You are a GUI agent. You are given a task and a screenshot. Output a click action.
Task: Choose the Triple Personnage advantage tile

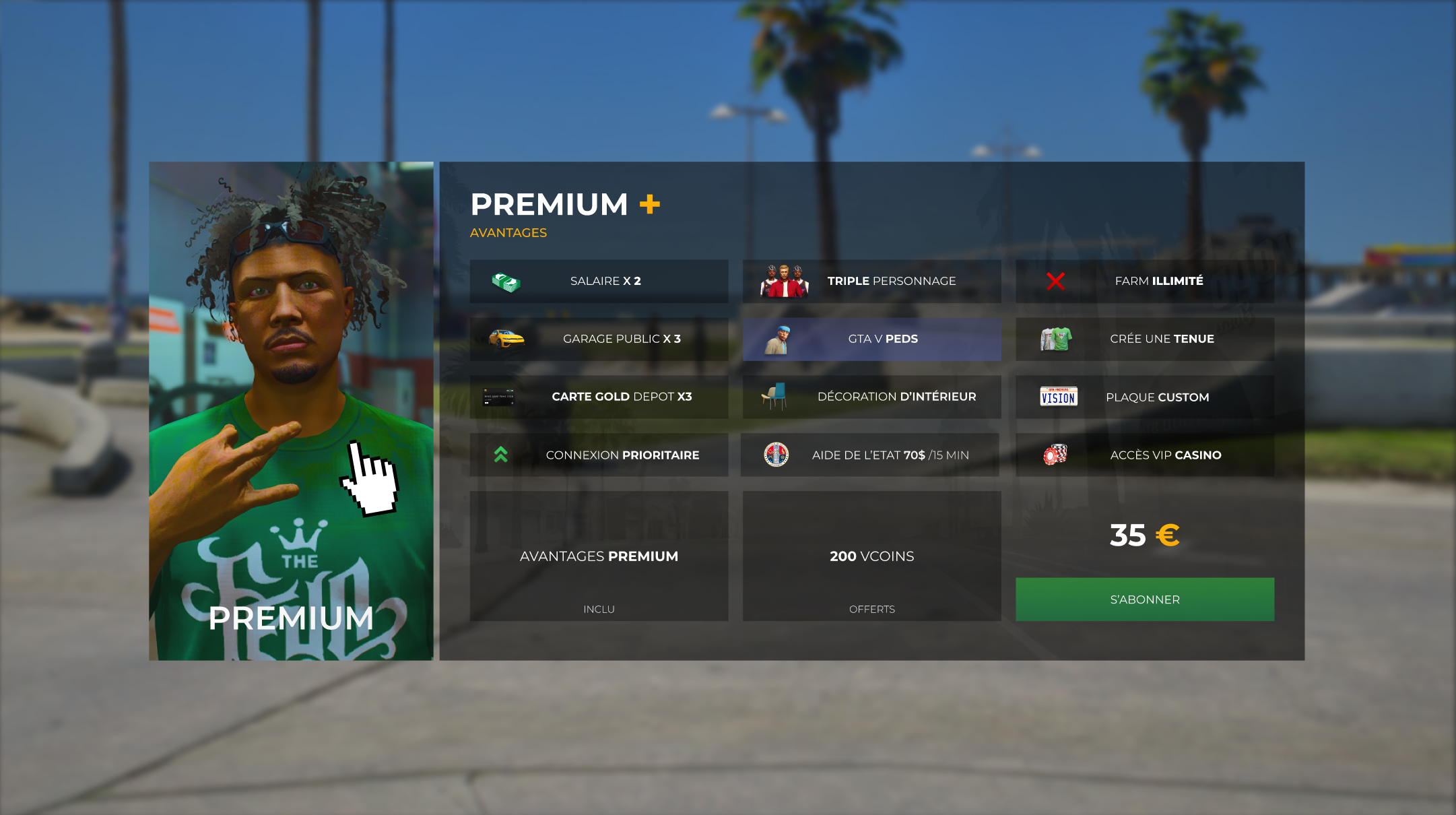(x=871, y=281)
